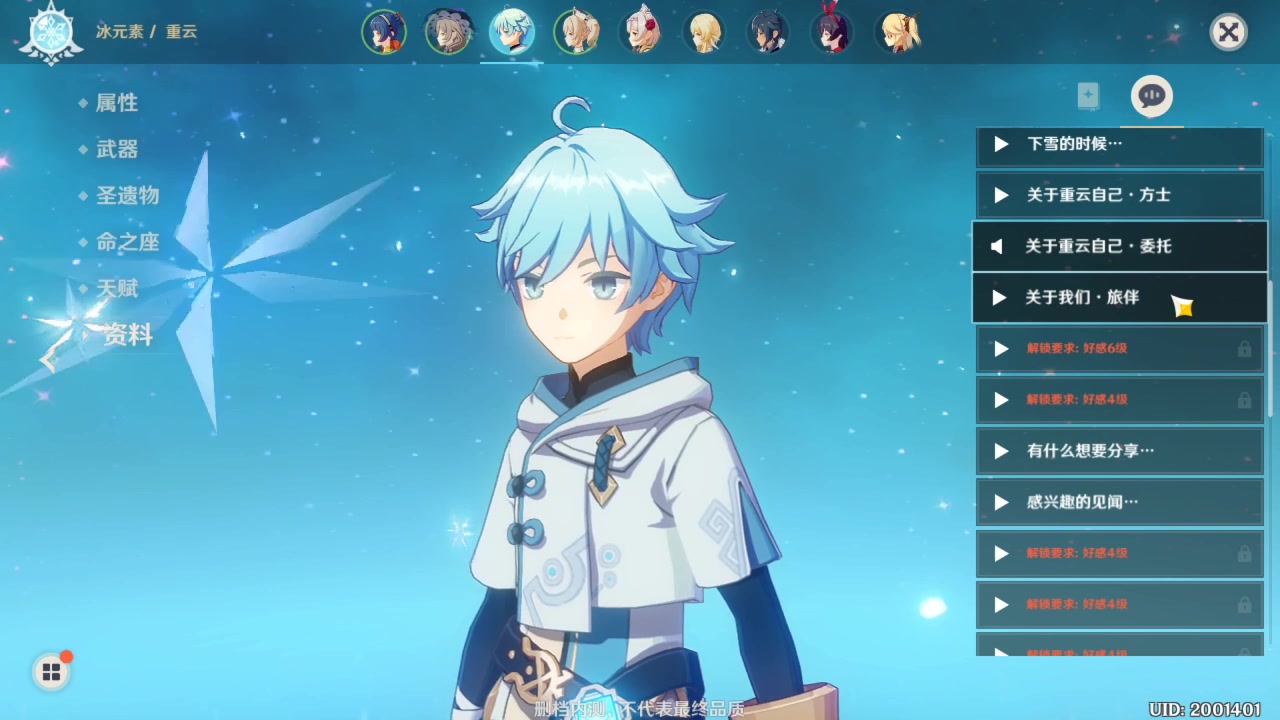The height and width of the screenshot is (720, 1280).
Task: Open the 属性 attributes menu entry
Action: click(x=117, y=103)
